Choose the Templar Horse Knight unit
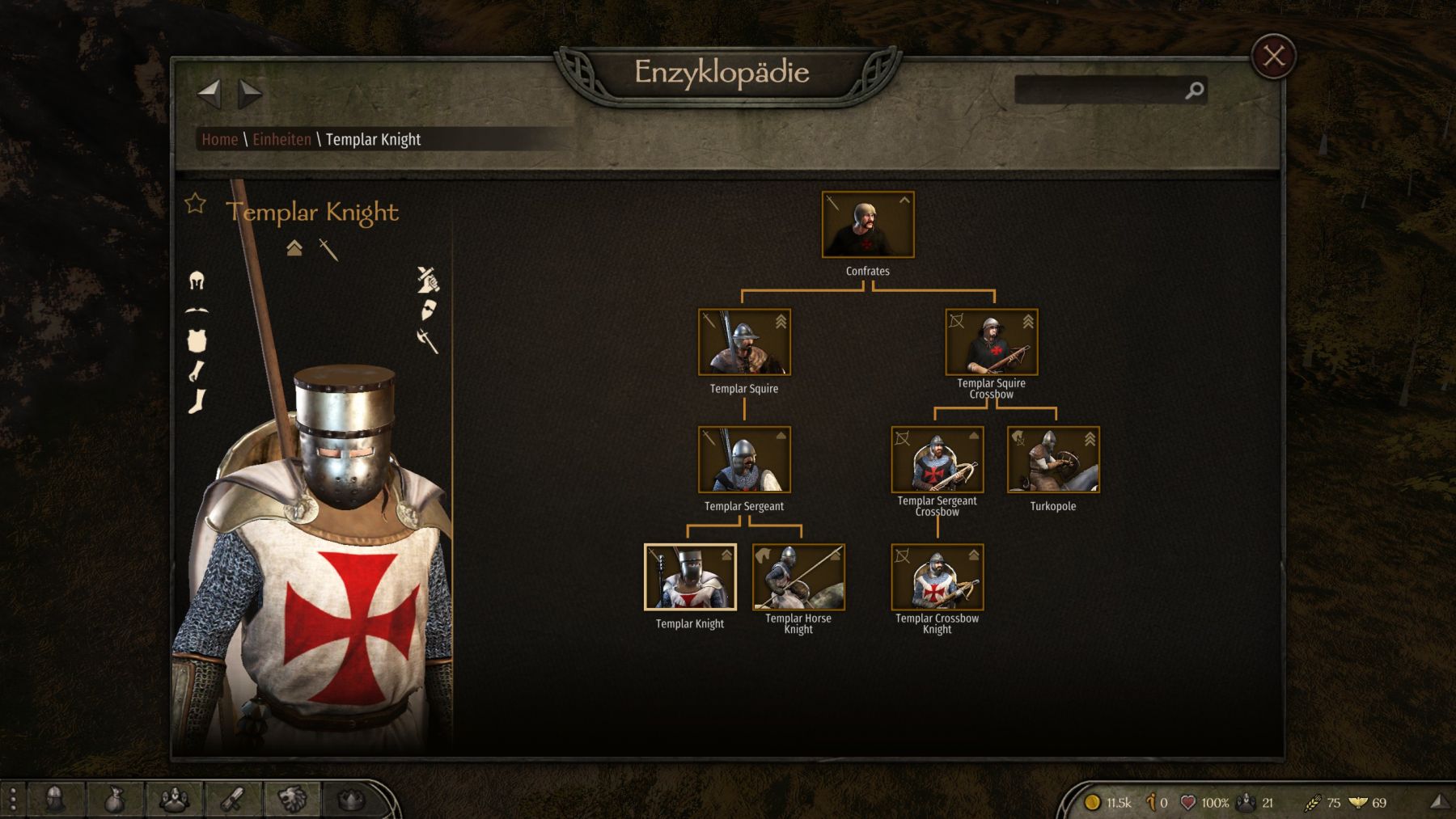The width and height of the screenshot is (1456, 819). point(798,576)
